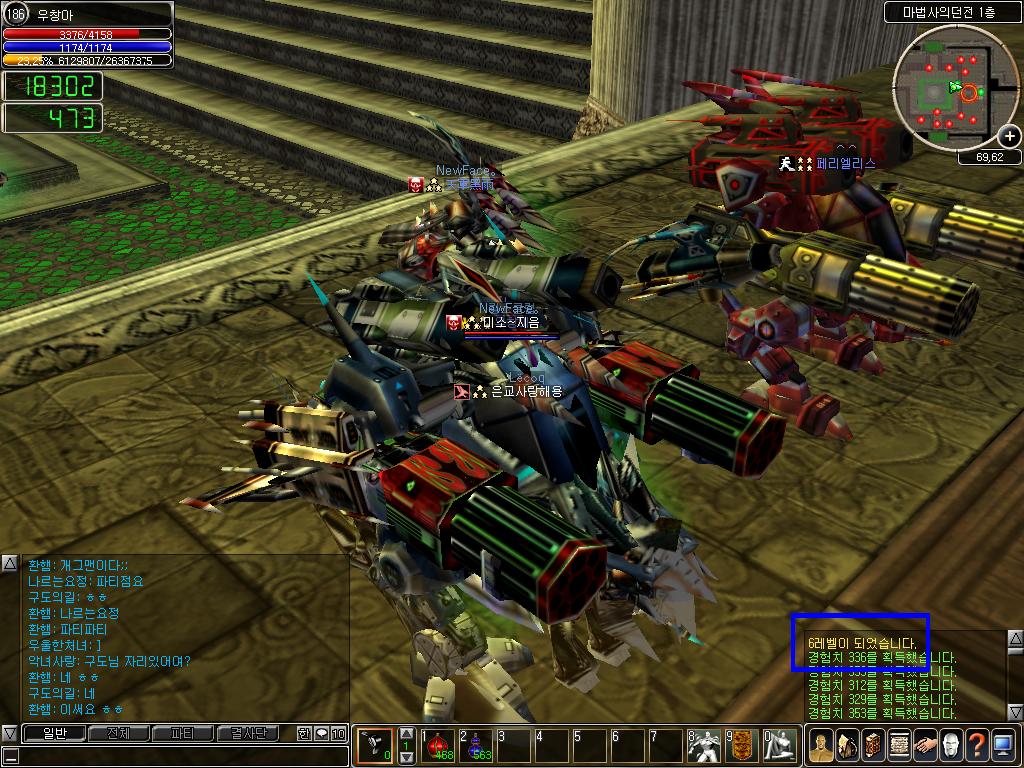
Task: Select the 전체 chat tab
Action: 118,734
